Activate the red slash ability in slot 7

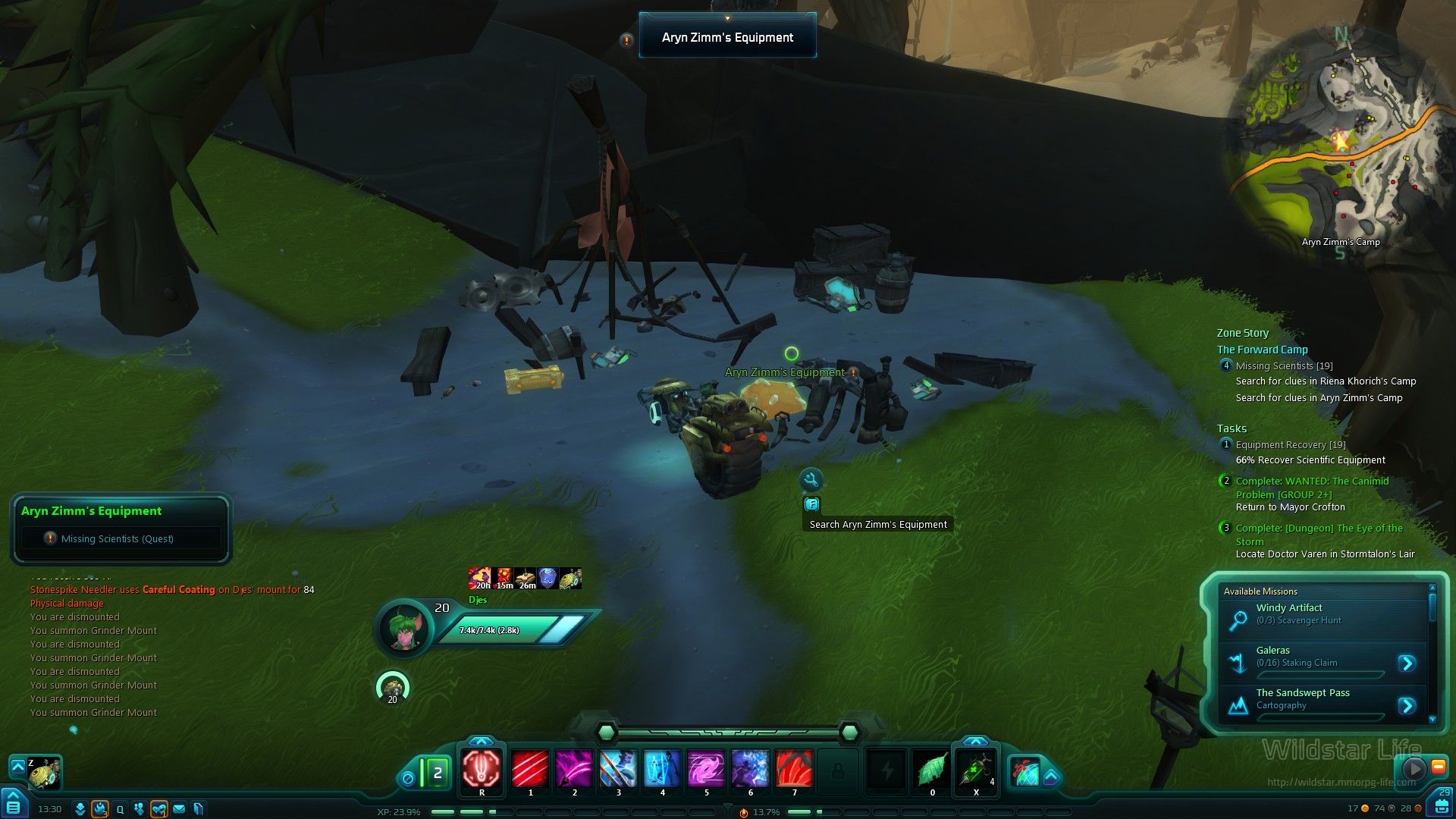click(794, 769)
